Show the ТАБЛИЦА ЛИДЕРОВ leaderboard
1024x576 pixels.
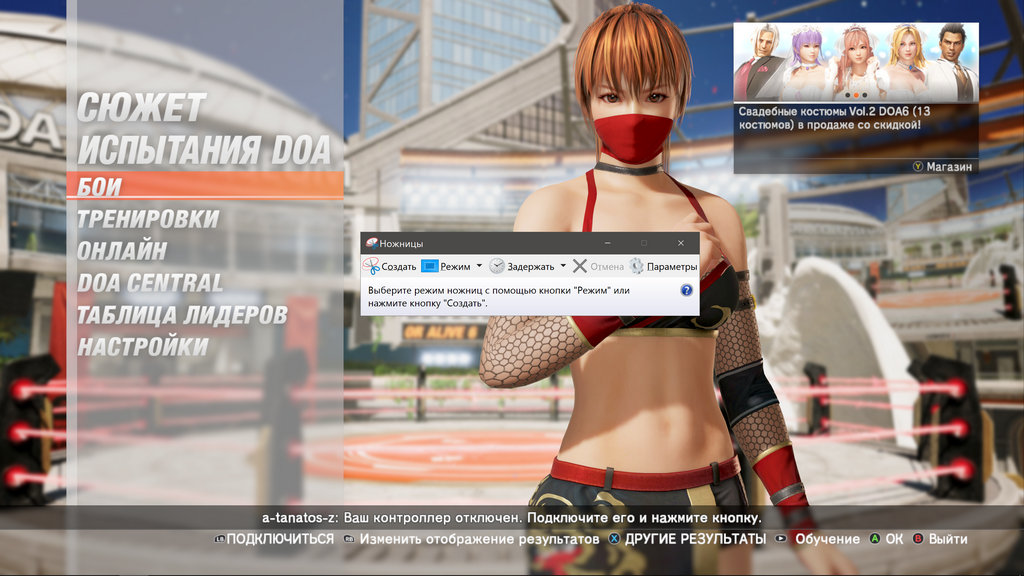182,315
